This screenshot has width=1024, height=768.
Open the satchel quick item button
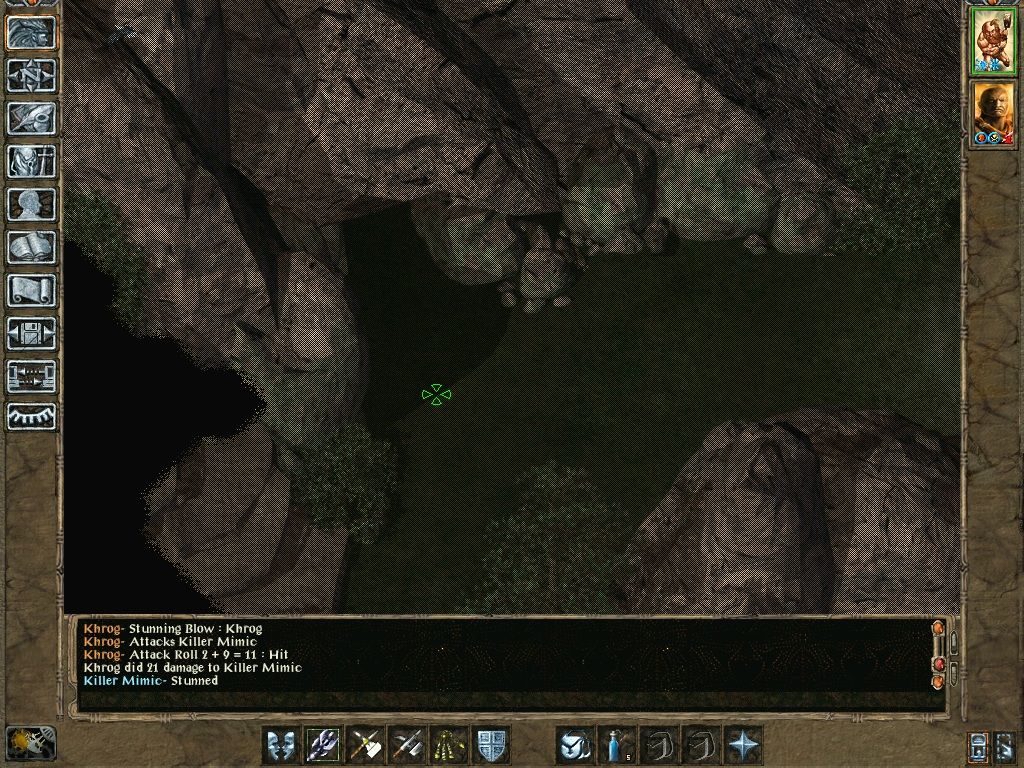(x=575, y=745)
